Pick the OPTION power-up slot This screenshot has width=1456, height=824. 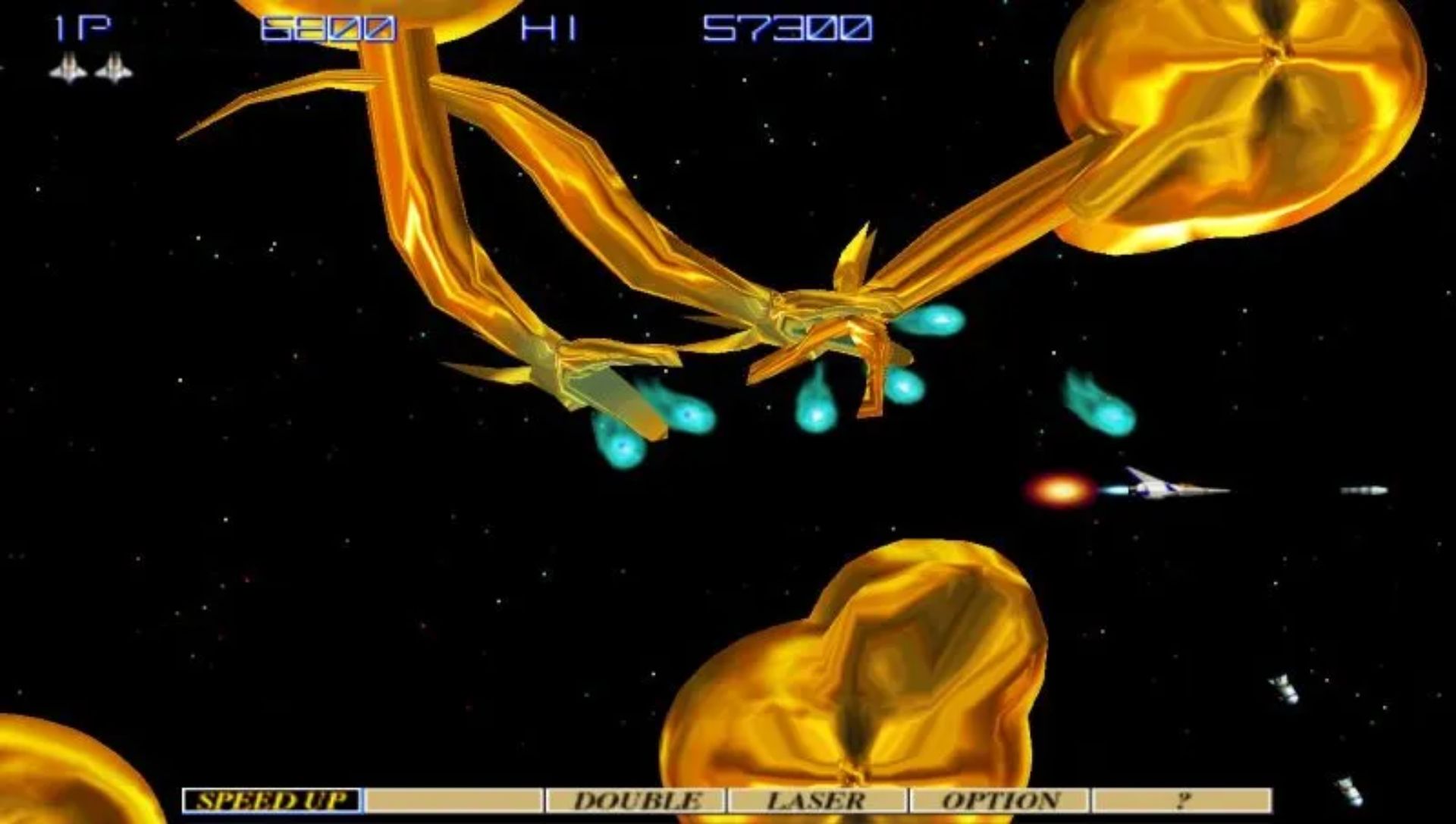[x=999, y=801]
